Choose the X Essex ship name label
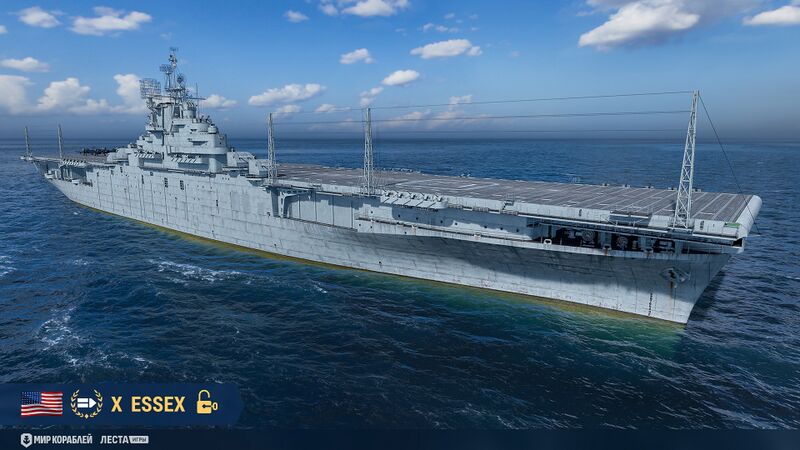Viewport: 800px width, 450px height. tap(148, 404)
